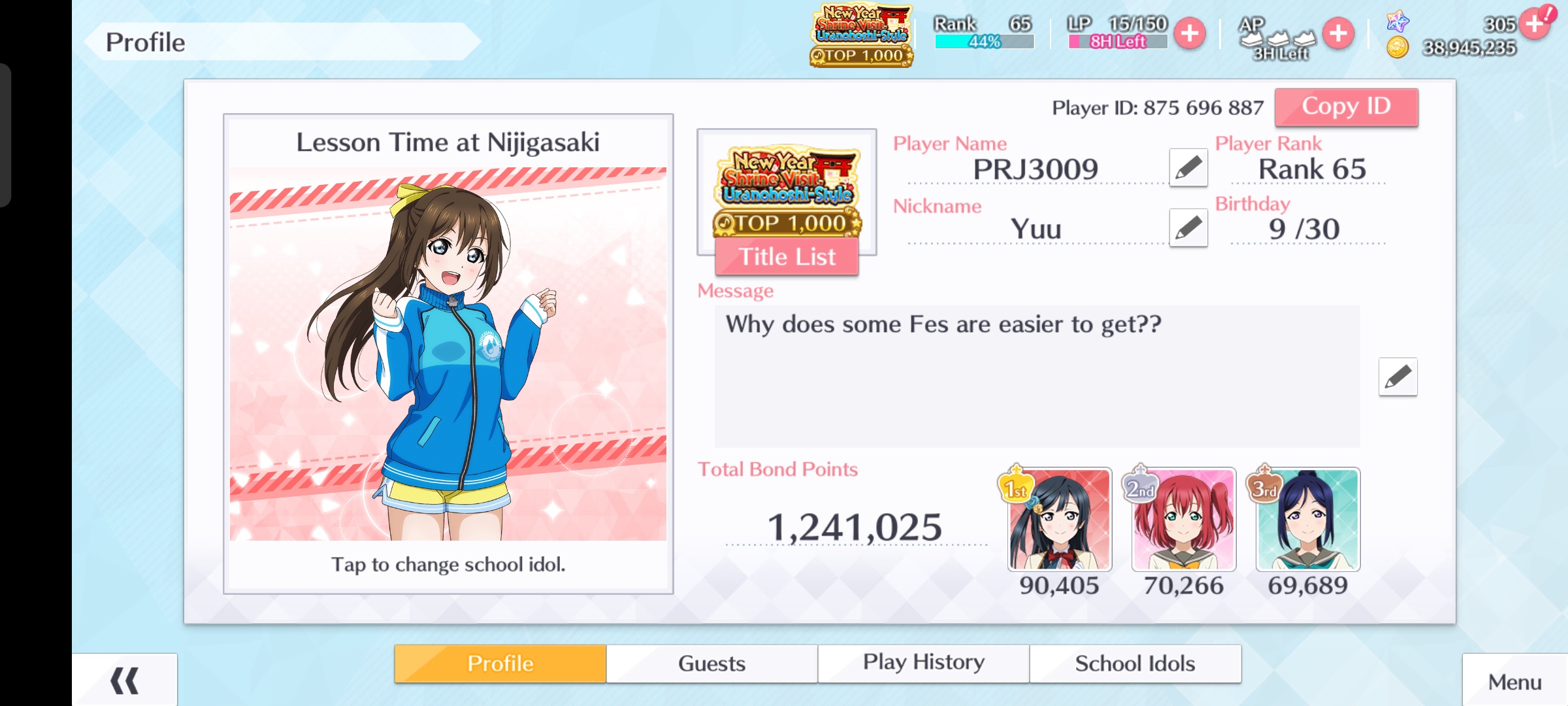Screen dimensions: 1568x706
Task: Edit the Nickname Yuu
Action: (x=1188, y=228)
